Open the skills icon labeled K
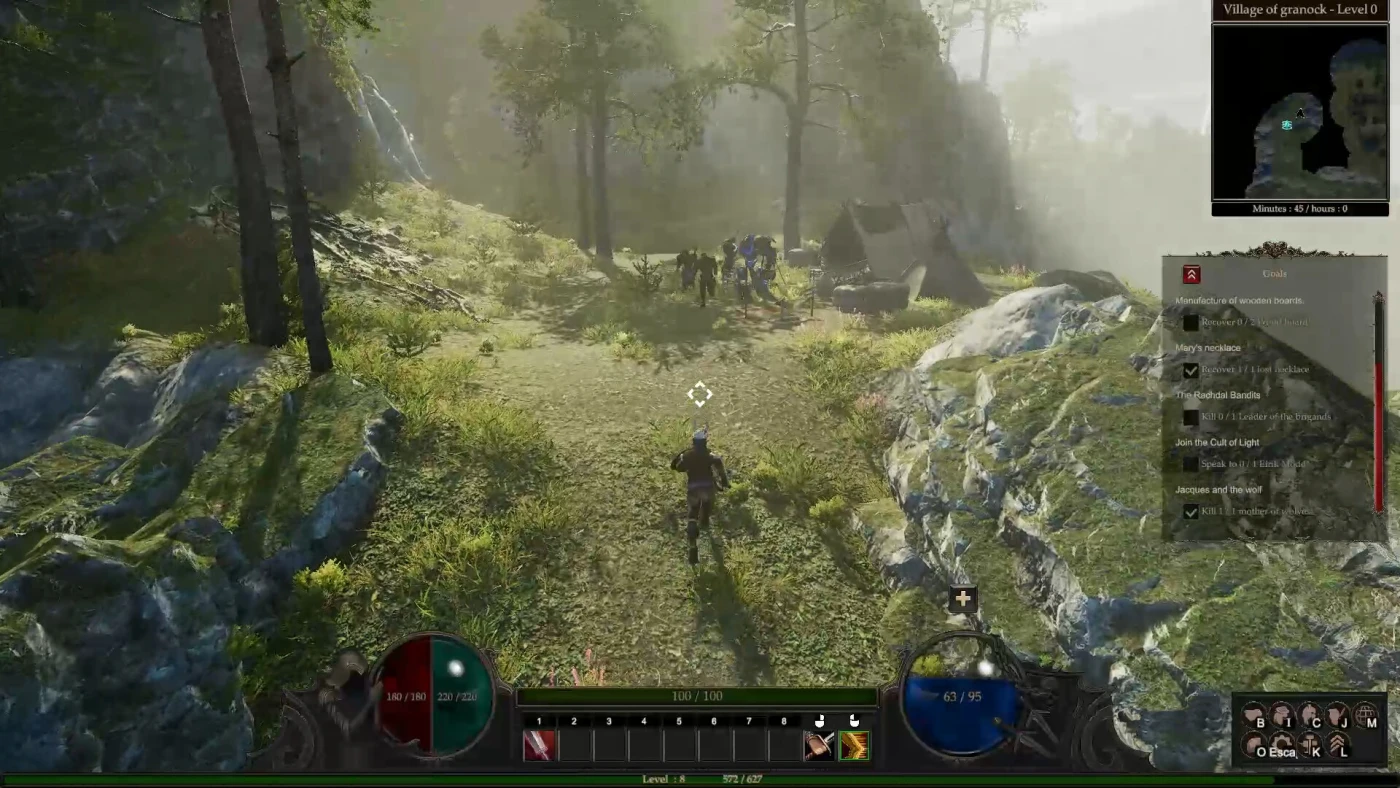 click(x=1310, y=745)
